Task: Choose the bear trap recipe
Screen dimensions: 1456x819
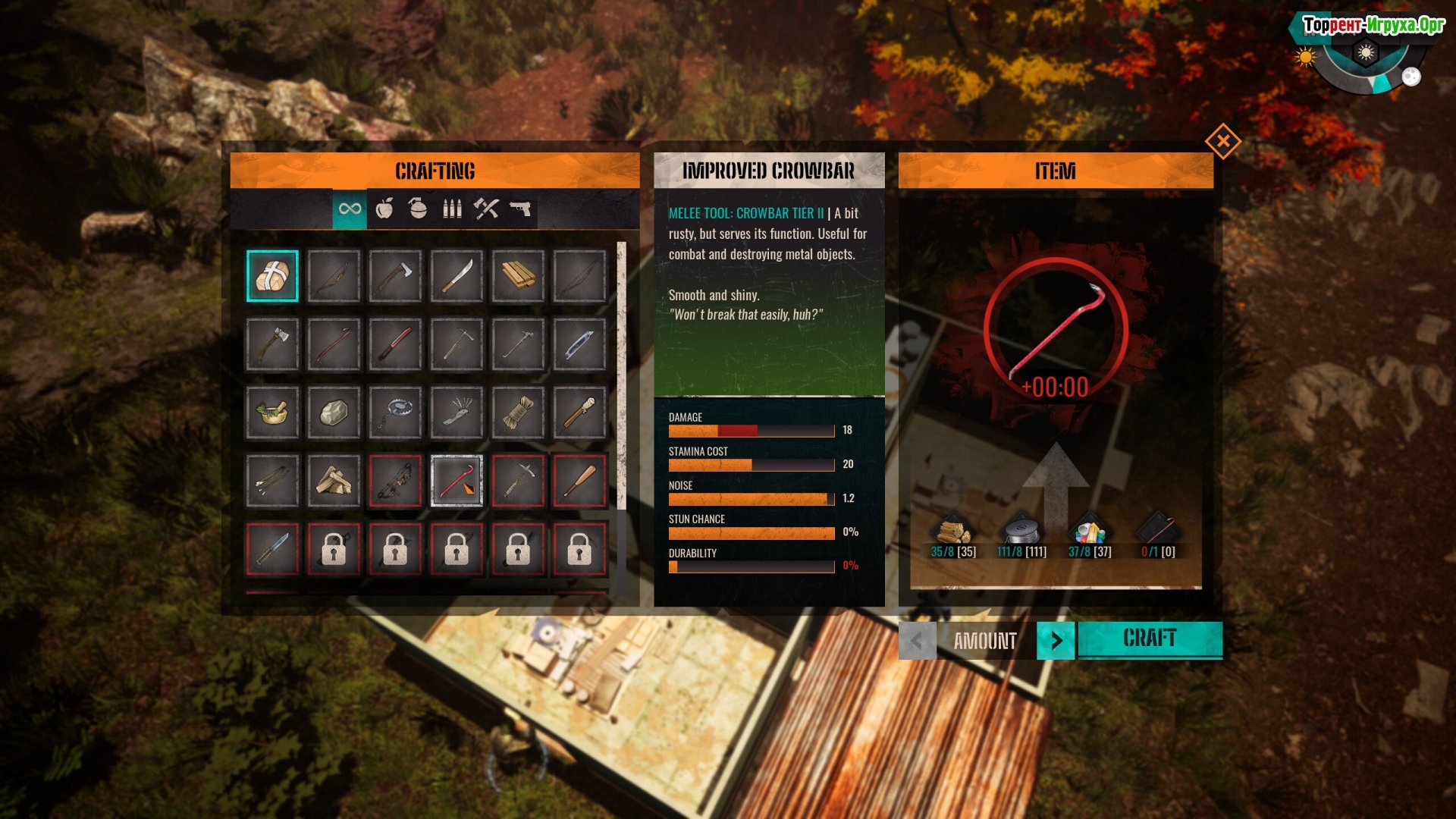Action: tap(395, 413)
